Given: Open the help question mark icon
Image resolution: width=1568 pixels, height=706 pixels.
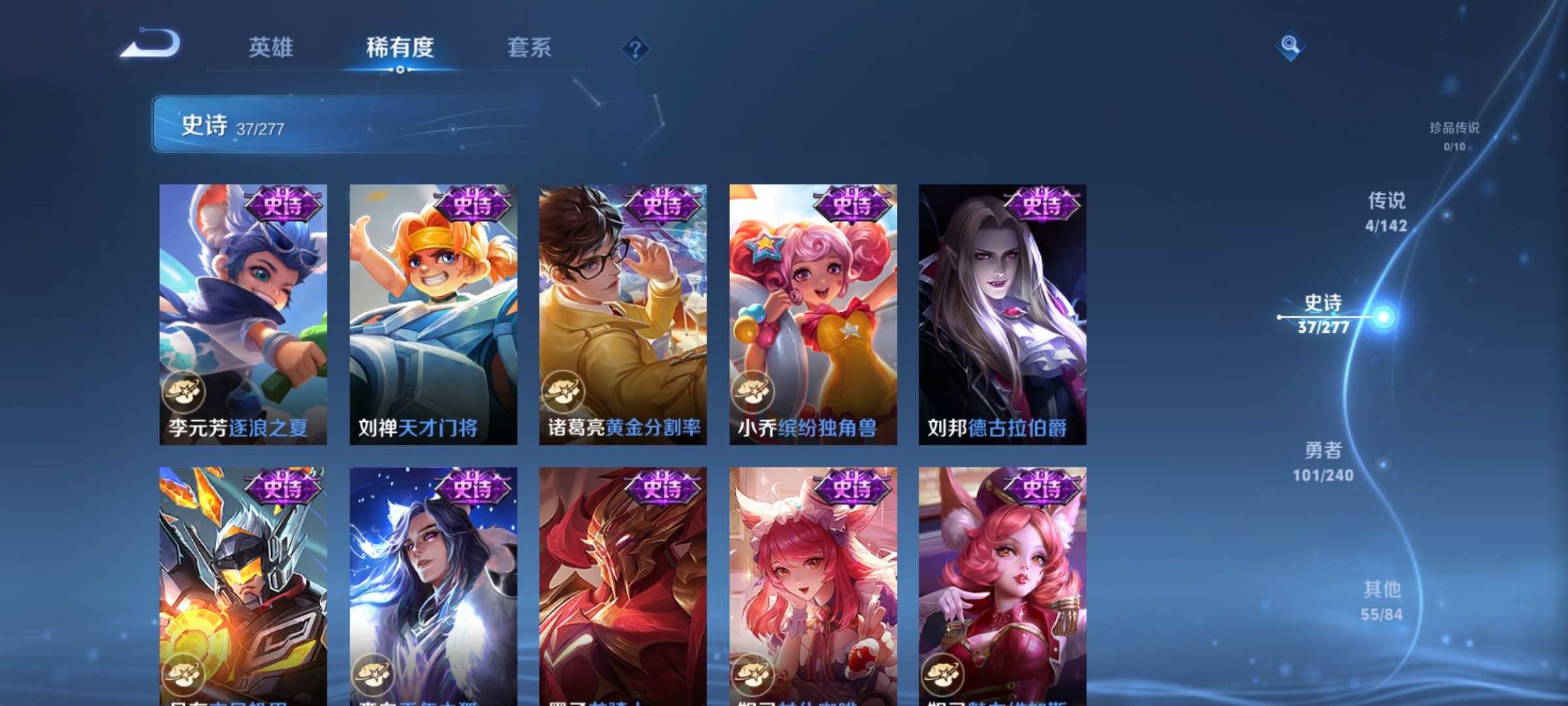Looking at the screenshot, I should (x=634, y=49).
